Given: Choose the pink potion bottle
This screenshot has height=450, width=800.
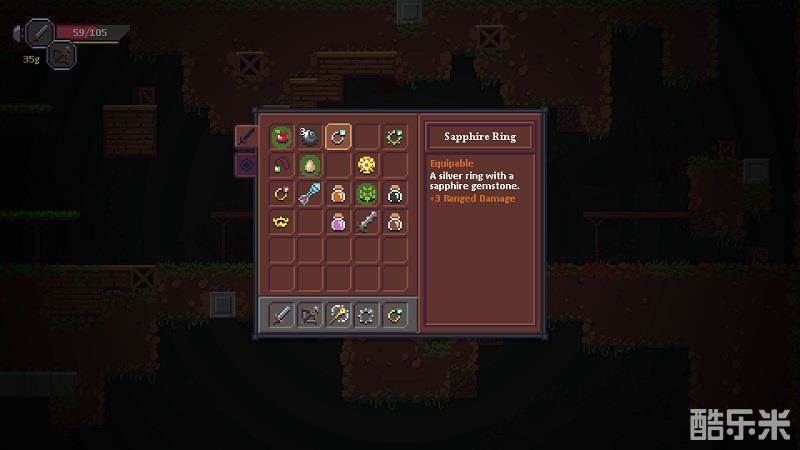Looking at the screenshot, I should [x=339, y=222].
